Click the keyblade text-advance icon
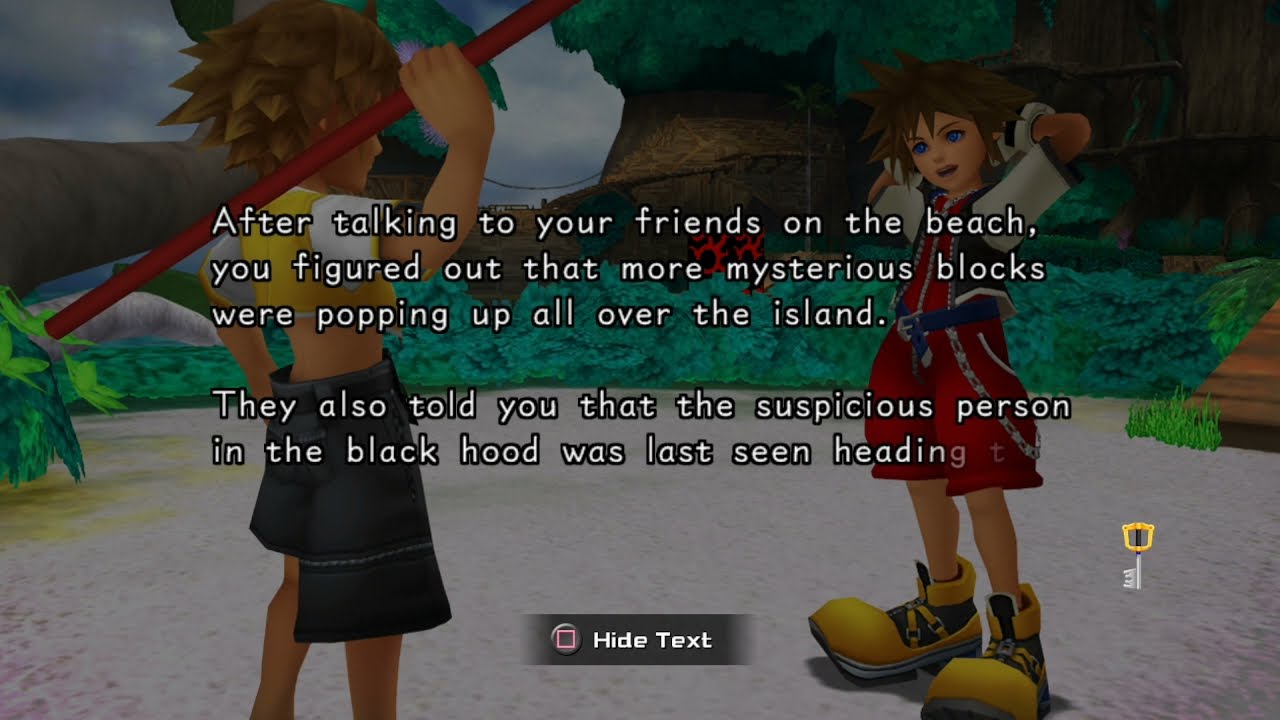 tap(1133, 556)
